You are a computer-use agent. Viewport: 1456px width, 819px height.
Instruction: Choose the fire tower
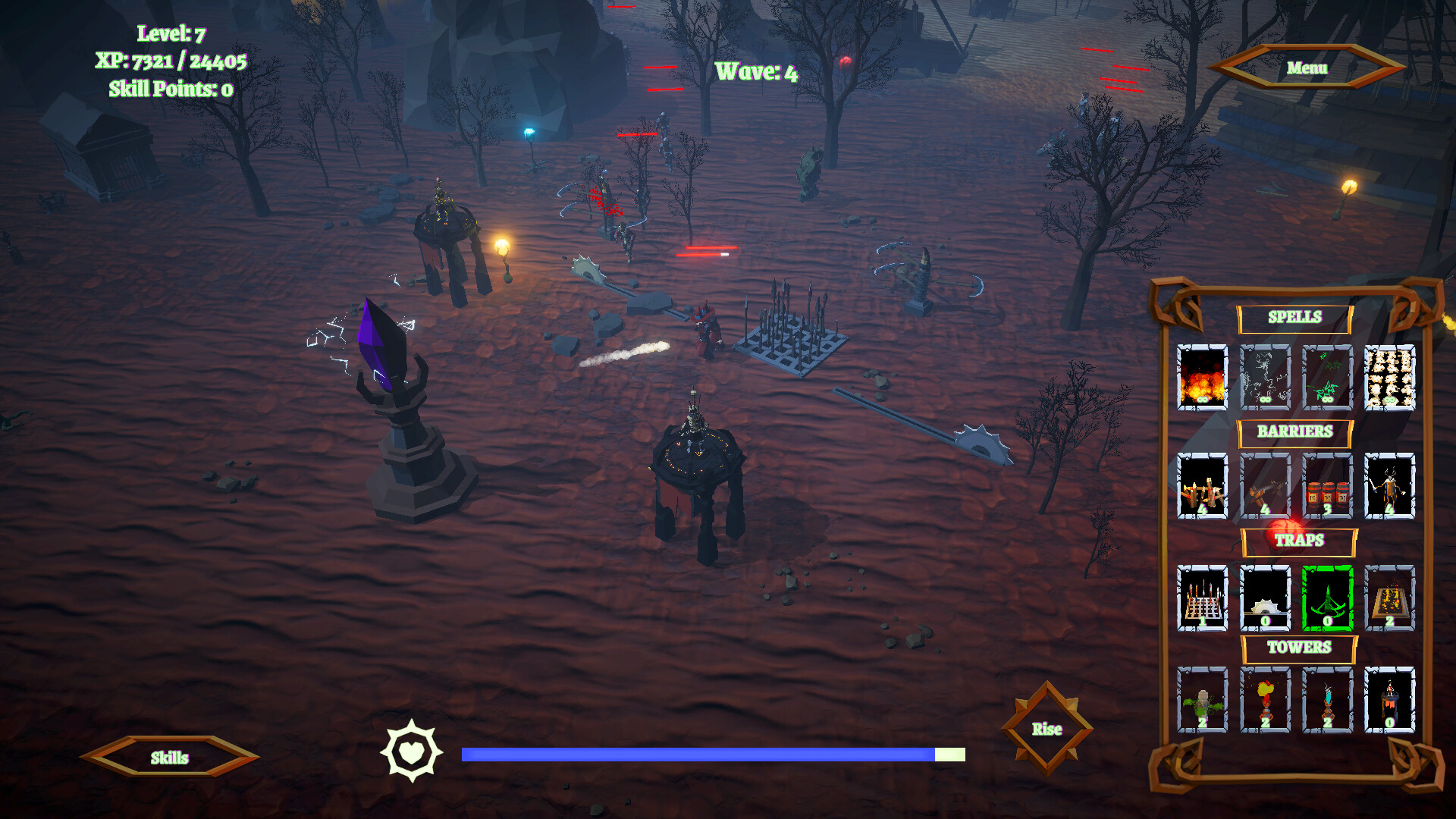[x=1265, y=700]
